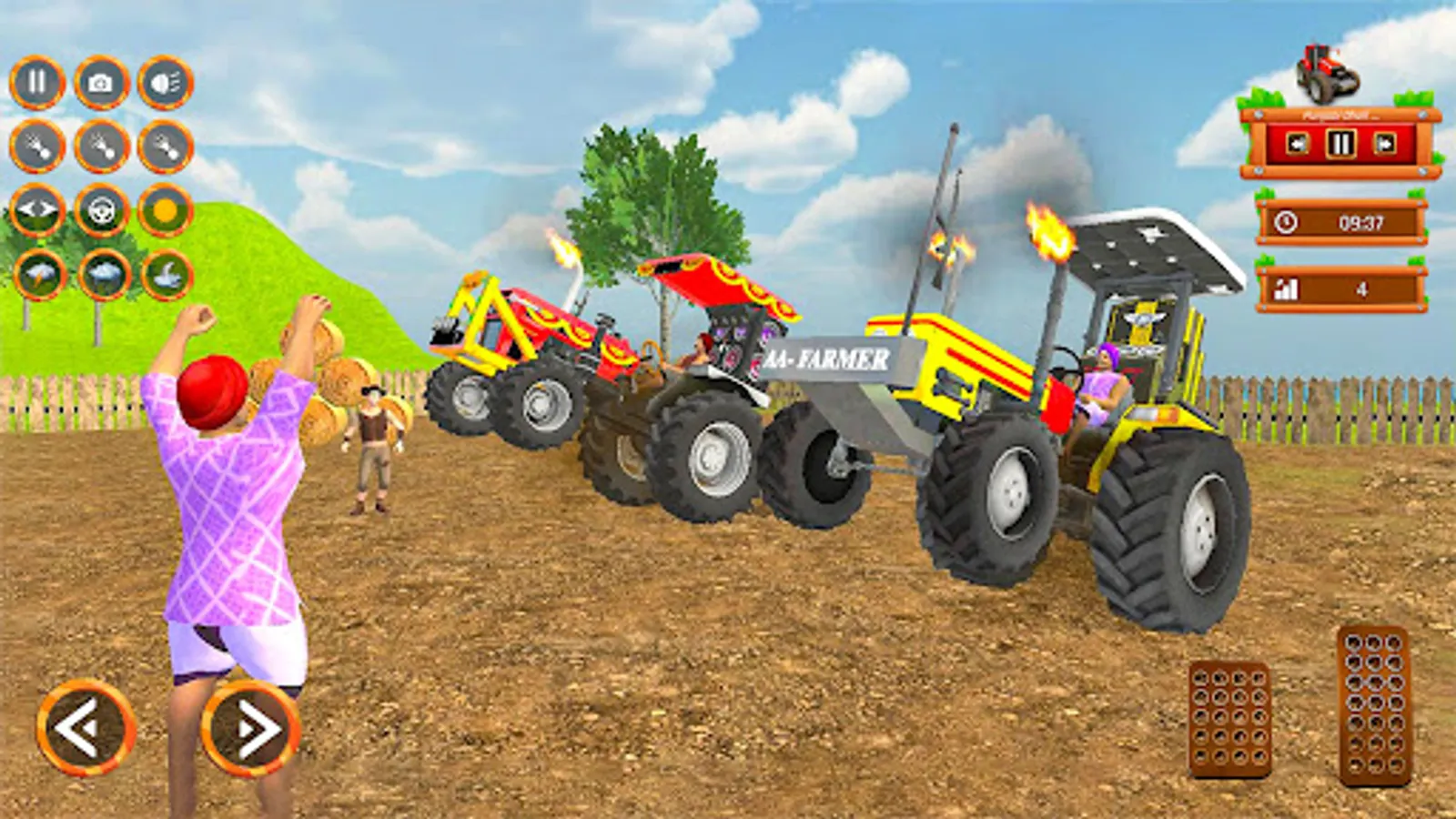Image resolution: width=1456 pixels, height=819 pixels.
Task: Pause the currently playing music
Action: [x=1342, y=143]
